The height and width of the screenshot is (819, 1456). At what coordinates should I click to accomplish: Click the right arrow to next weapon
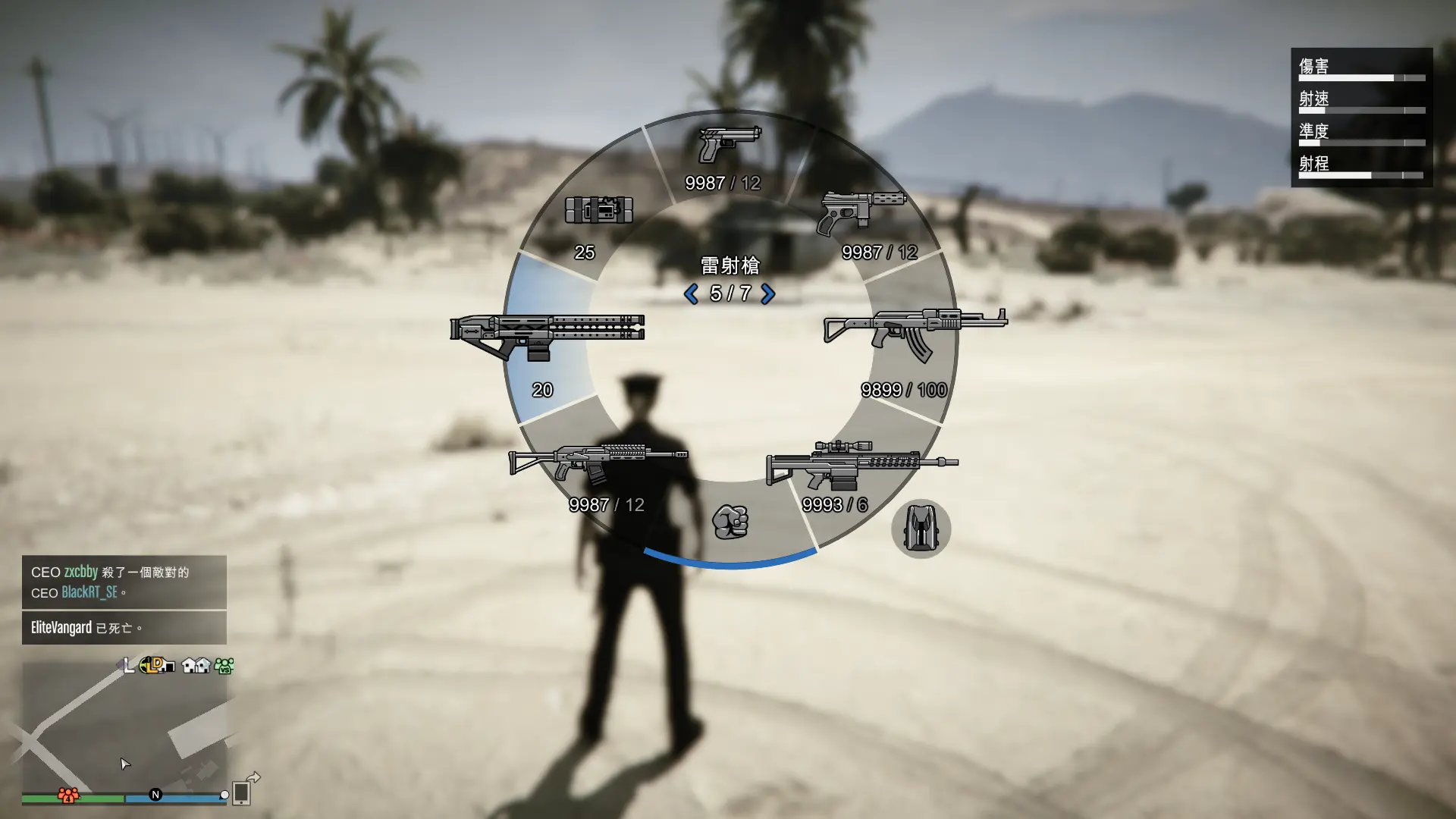point(767,294)
